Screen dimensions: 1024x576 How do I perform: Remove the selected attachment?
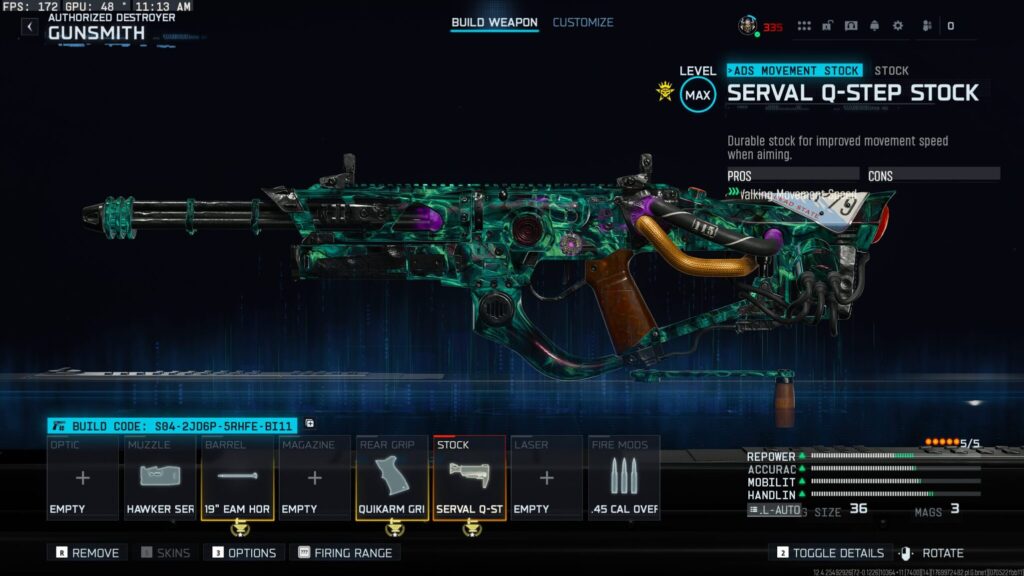pos(88,552)
